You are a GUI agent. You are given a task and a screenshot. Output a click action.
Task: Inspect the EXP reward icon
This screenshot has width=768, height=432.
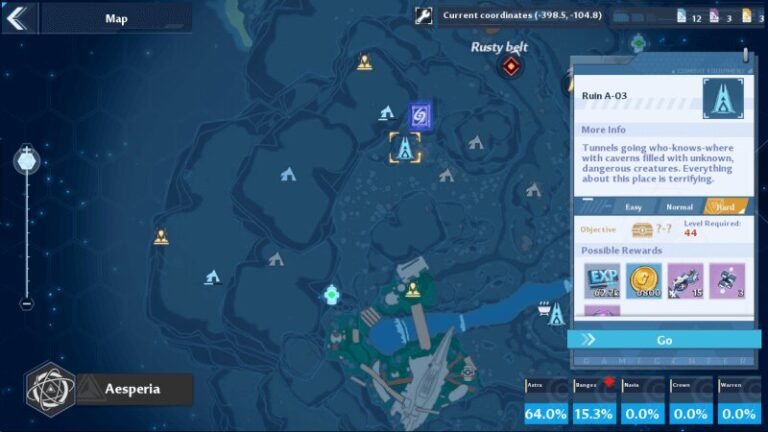pyautogui.click(x=603, y=282)
